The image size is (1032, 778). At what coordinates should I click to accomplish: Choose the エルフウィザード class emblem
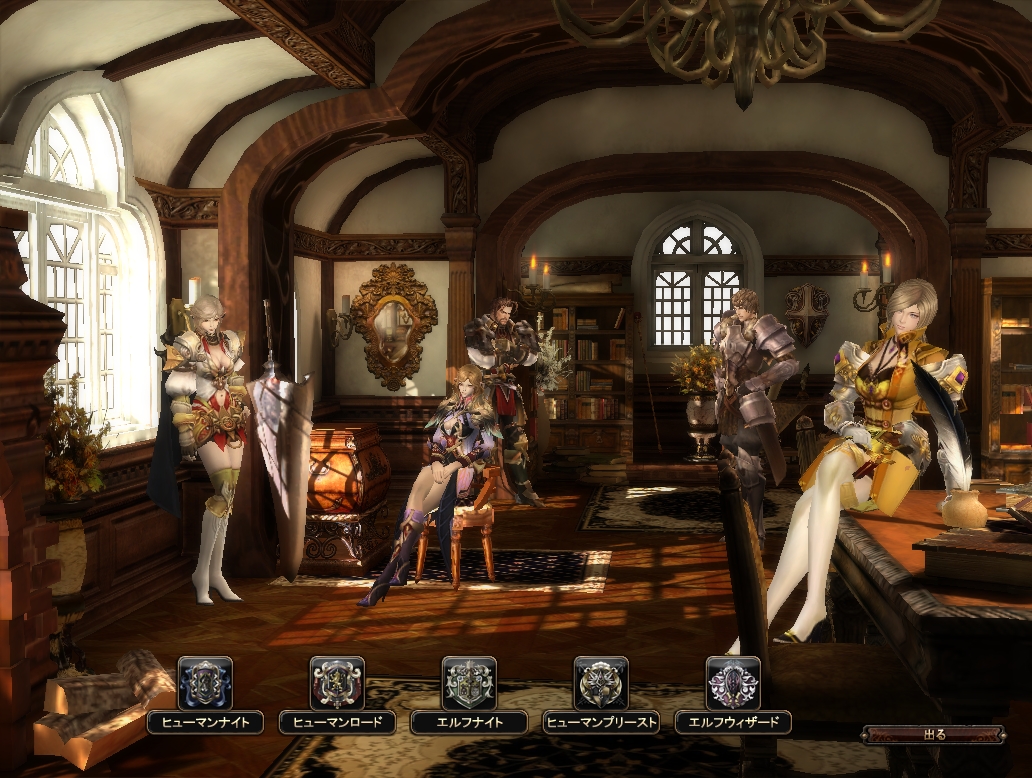point(733,683)
